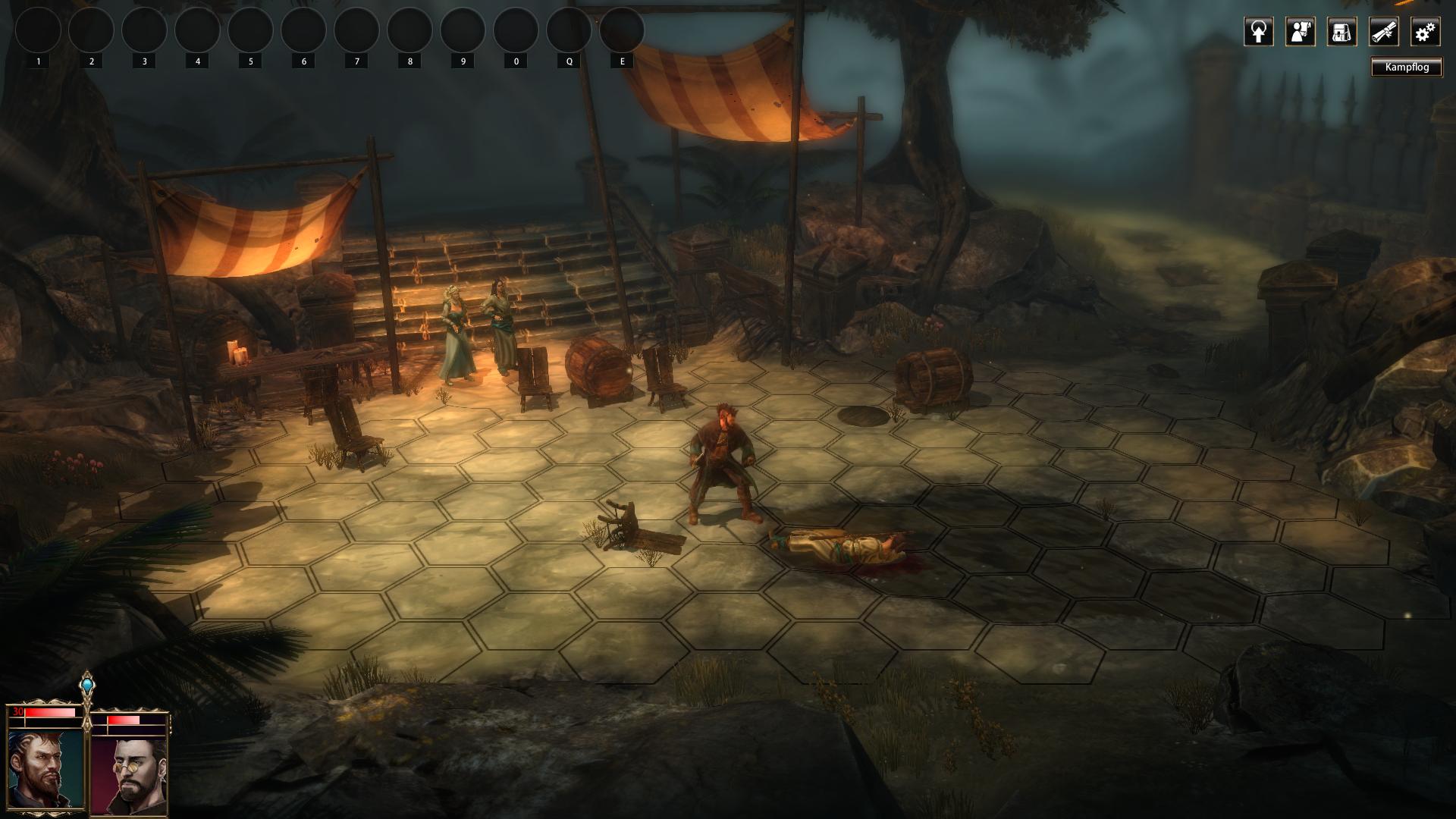Open the character sheet icon

pyautogui.click(x=1300, y=32)
